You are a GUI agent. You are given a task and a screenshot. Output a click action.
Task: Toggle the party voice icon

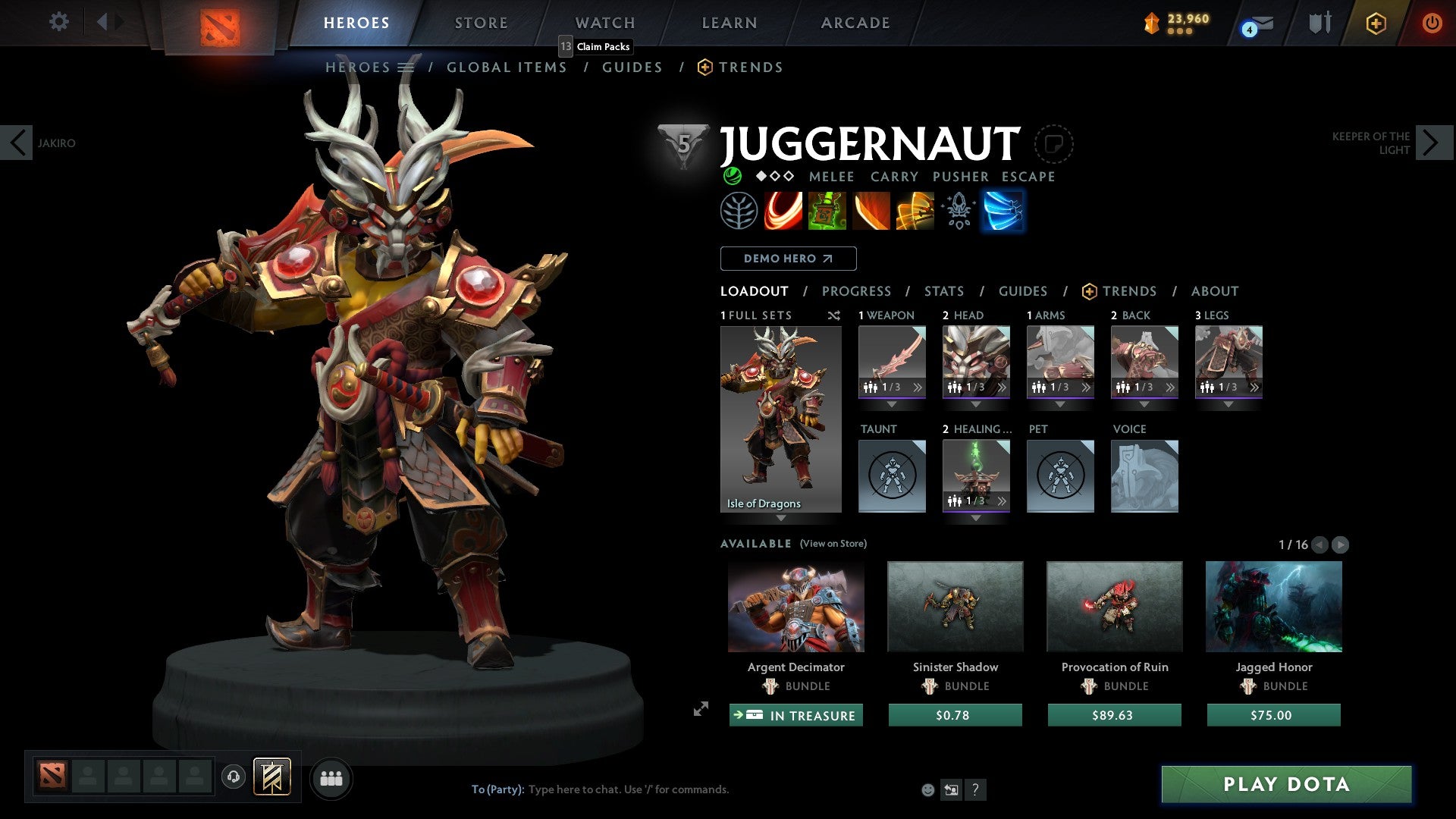click(x=234, y=777)
